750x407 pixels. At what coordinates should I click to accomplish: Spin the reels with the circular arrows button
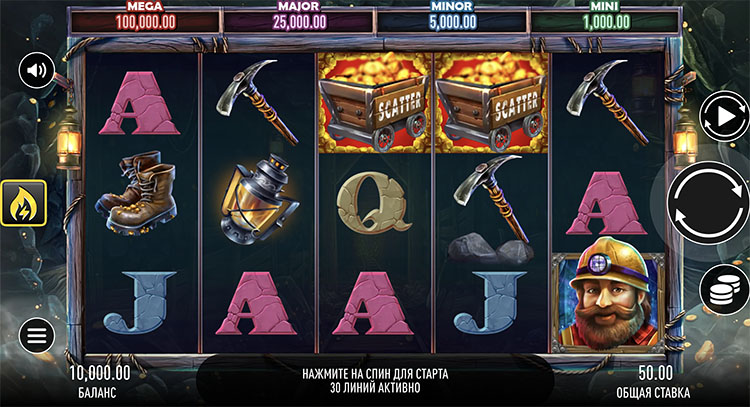click(x=708, y=203)
